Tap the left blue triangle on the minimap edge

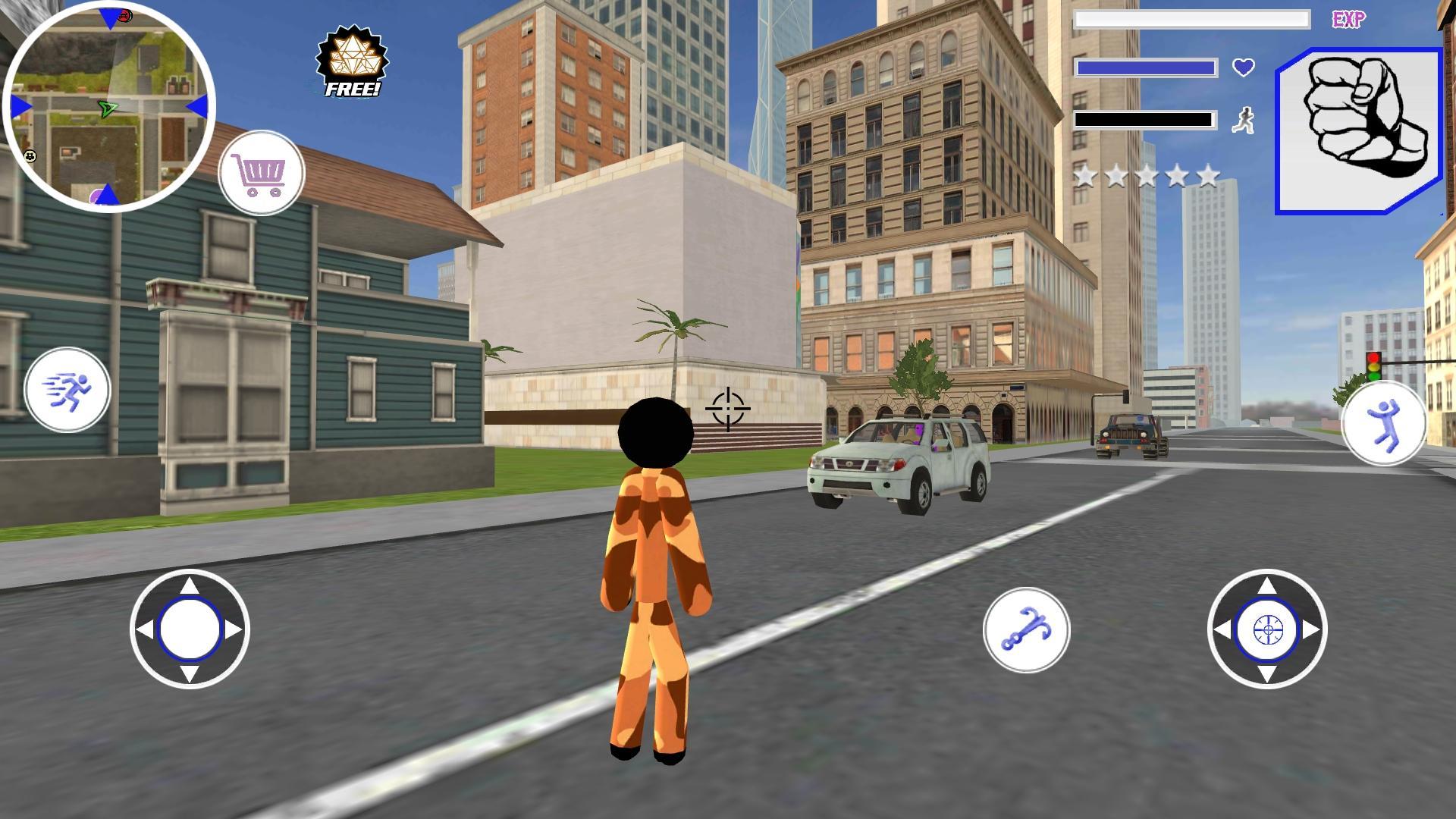pyautogui.click(x=17, y=106)
